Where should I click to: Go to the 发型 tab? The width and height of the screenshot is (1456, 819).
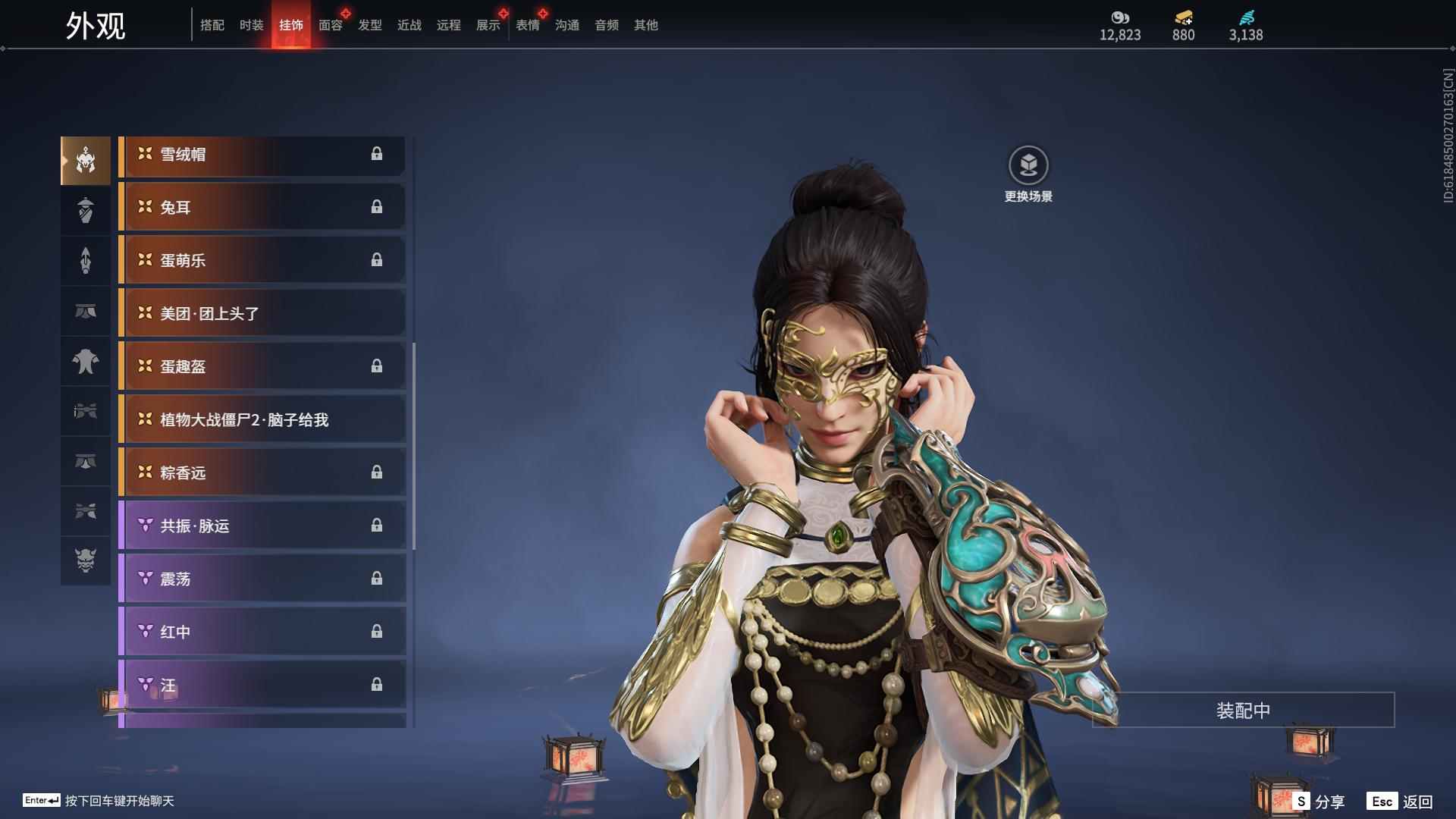pyautogui.click(x=370, y=25)
